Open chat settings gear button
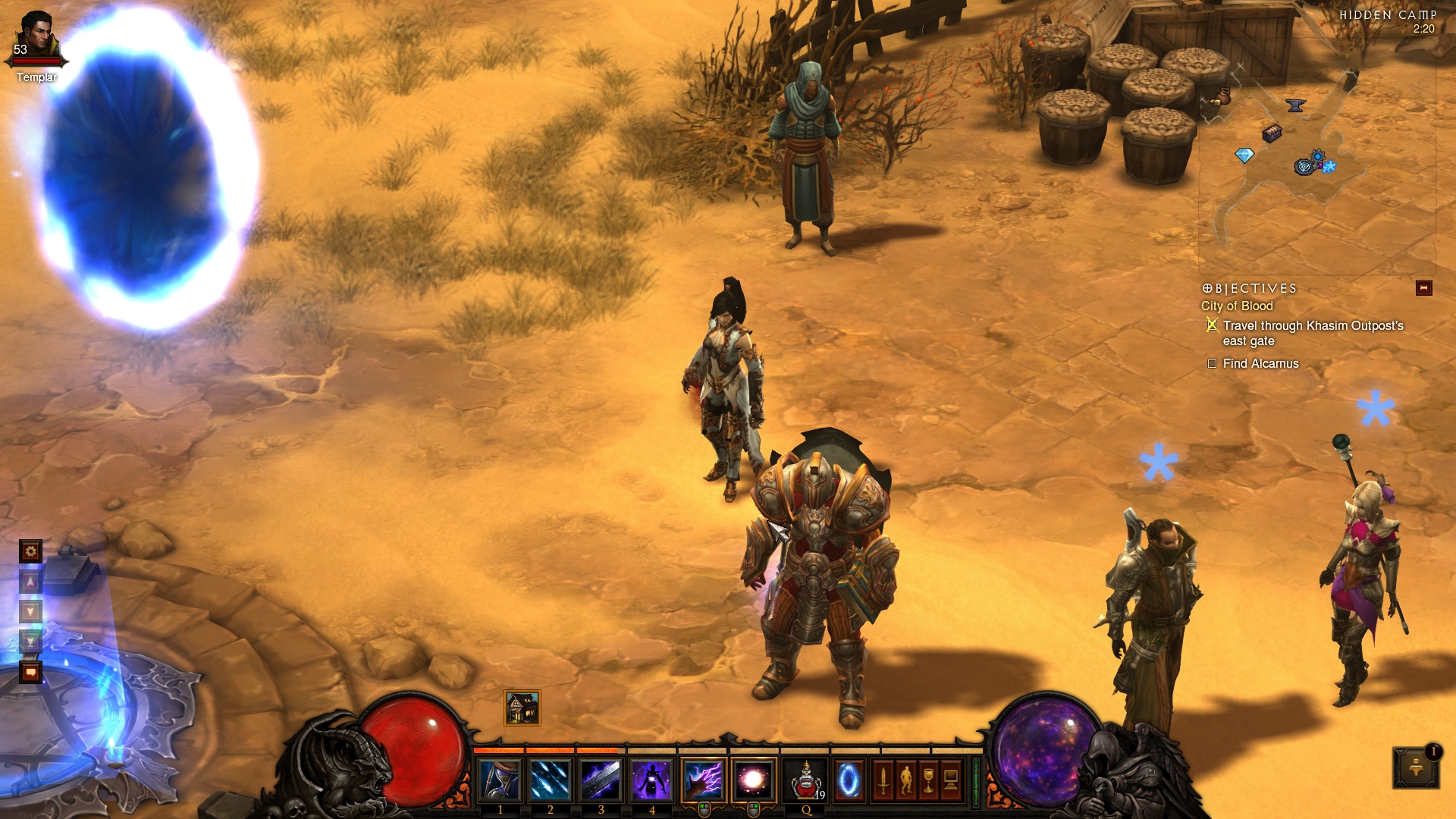The height and width of the screenshot is (819, 1456). click(x=30, y=551)
